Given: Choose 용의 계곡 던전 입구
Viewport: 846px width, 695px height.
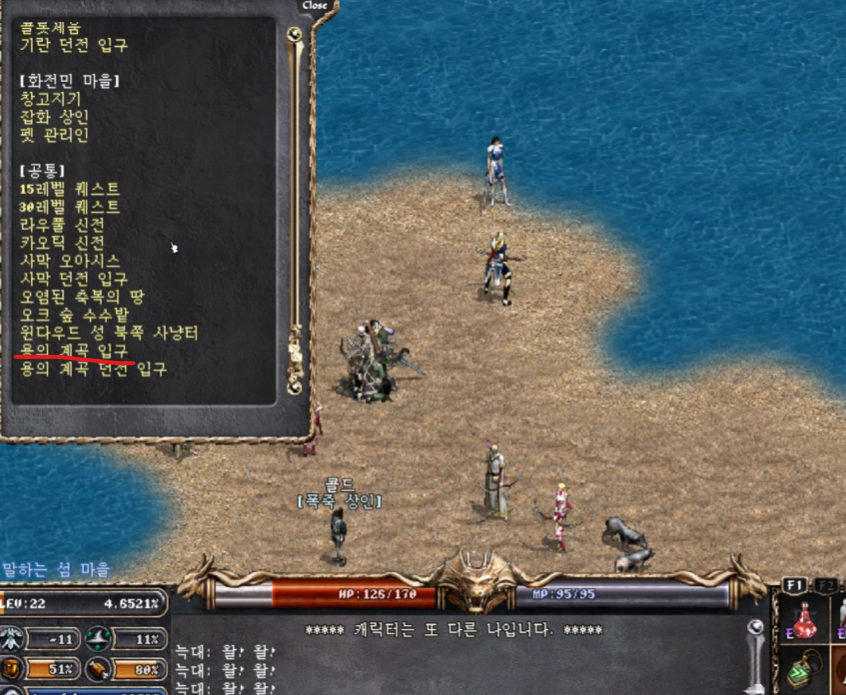Looking at the screenshot, I should point(93,369).
